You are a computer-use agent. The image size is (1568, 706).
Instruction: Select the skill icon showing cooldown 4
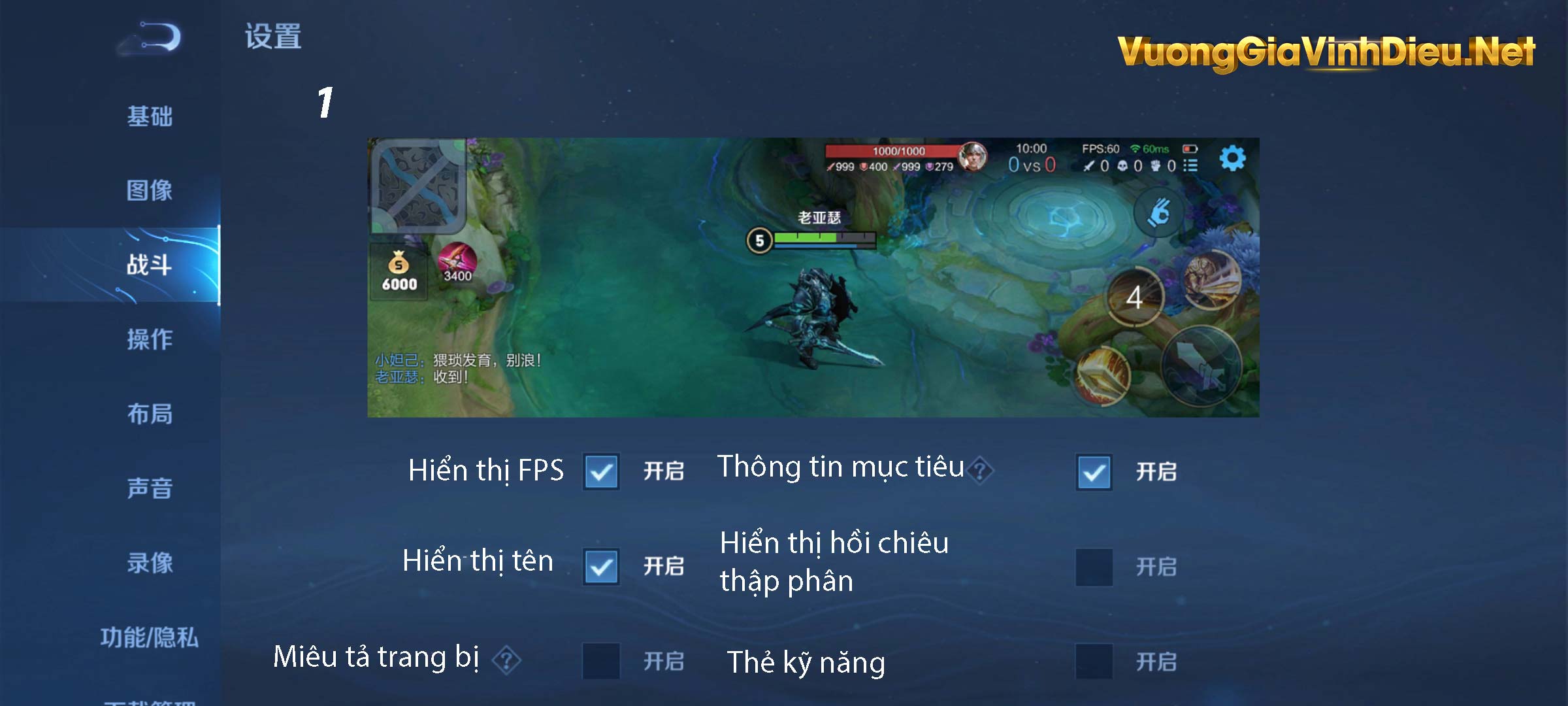click(x=1135, y=295)
